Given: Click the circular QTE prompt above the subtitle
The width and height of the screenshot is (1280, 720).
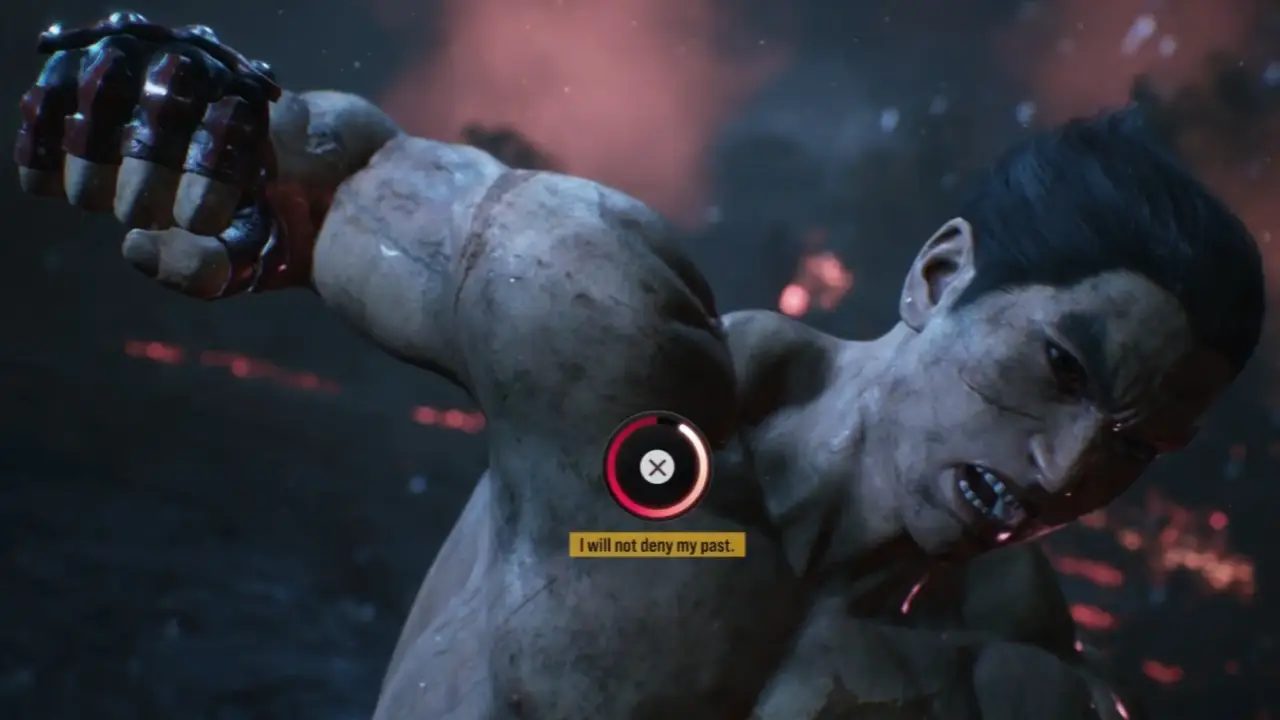Looking at the screenshot, I should (x=657, y=467).
